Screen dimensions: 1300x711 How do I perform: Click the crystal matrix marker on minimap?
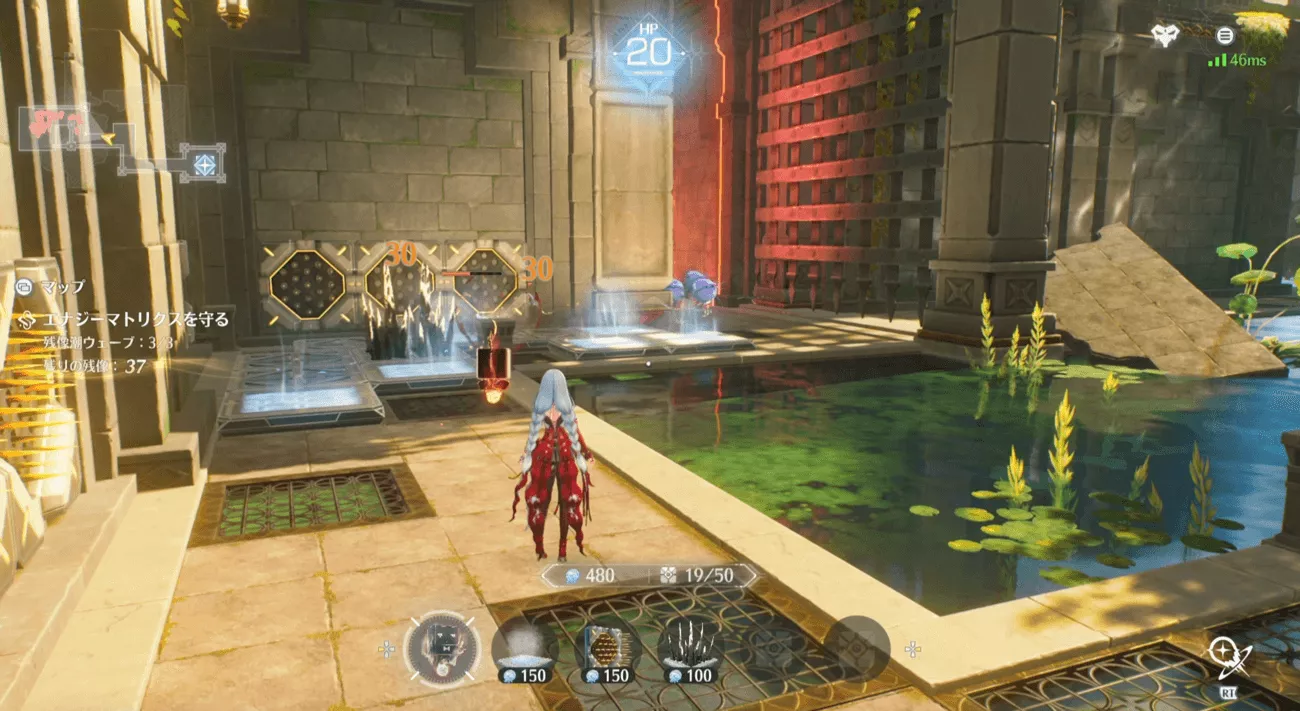(x=204, y=164)
